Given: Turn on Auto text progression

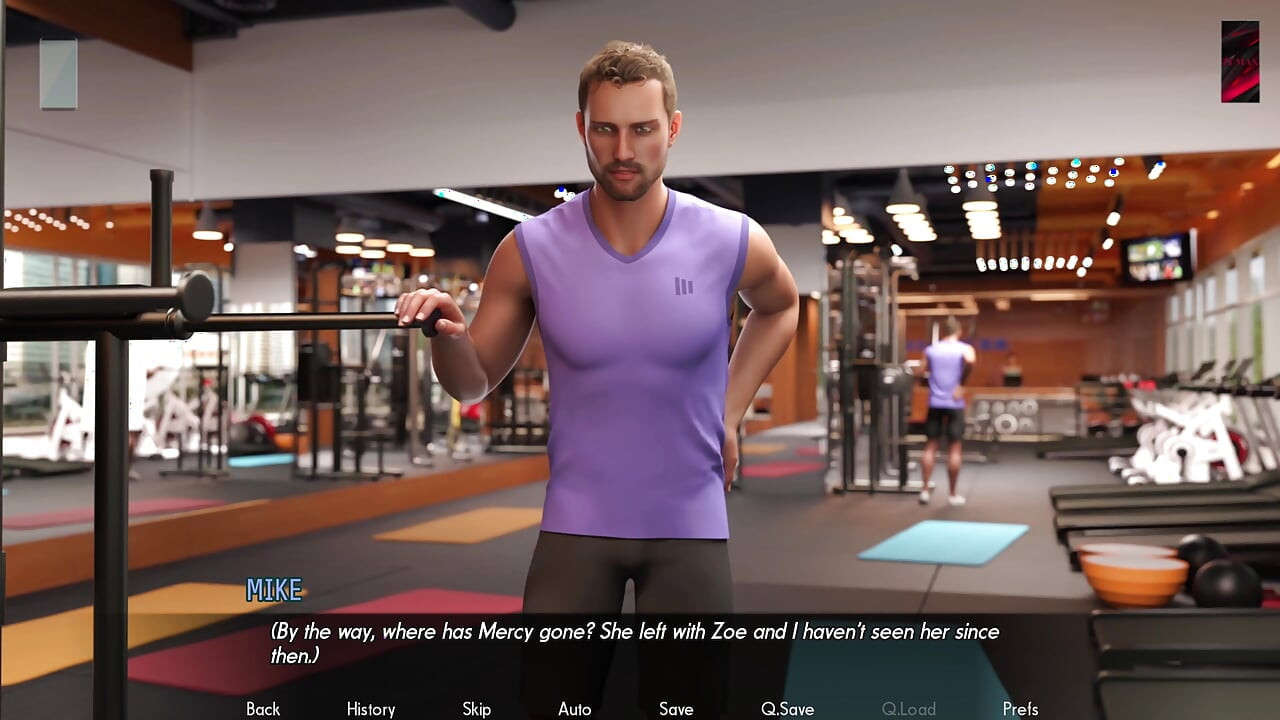Looking at the screenshot, I should 574,708.
